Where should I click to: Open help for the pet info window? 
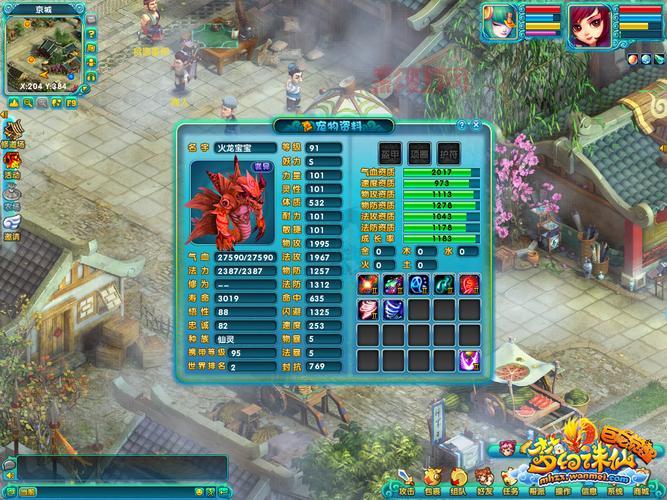pyautogui.click(x=461, y=125)
